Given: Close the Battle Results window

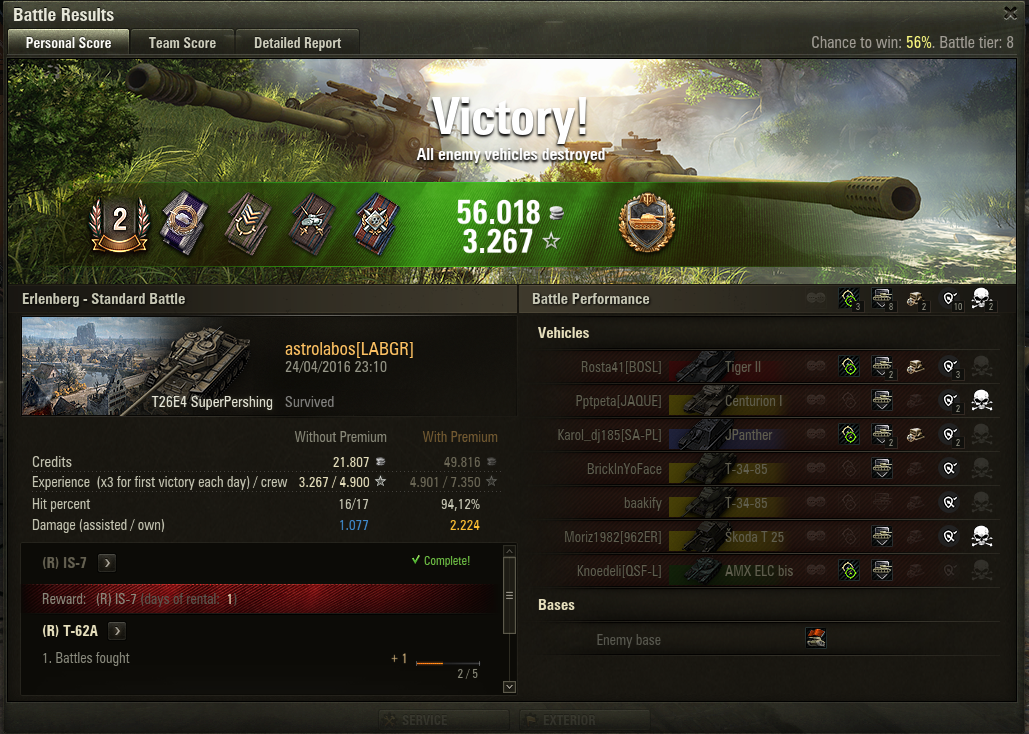Looking at the screenshot, I should point(1011,13).
